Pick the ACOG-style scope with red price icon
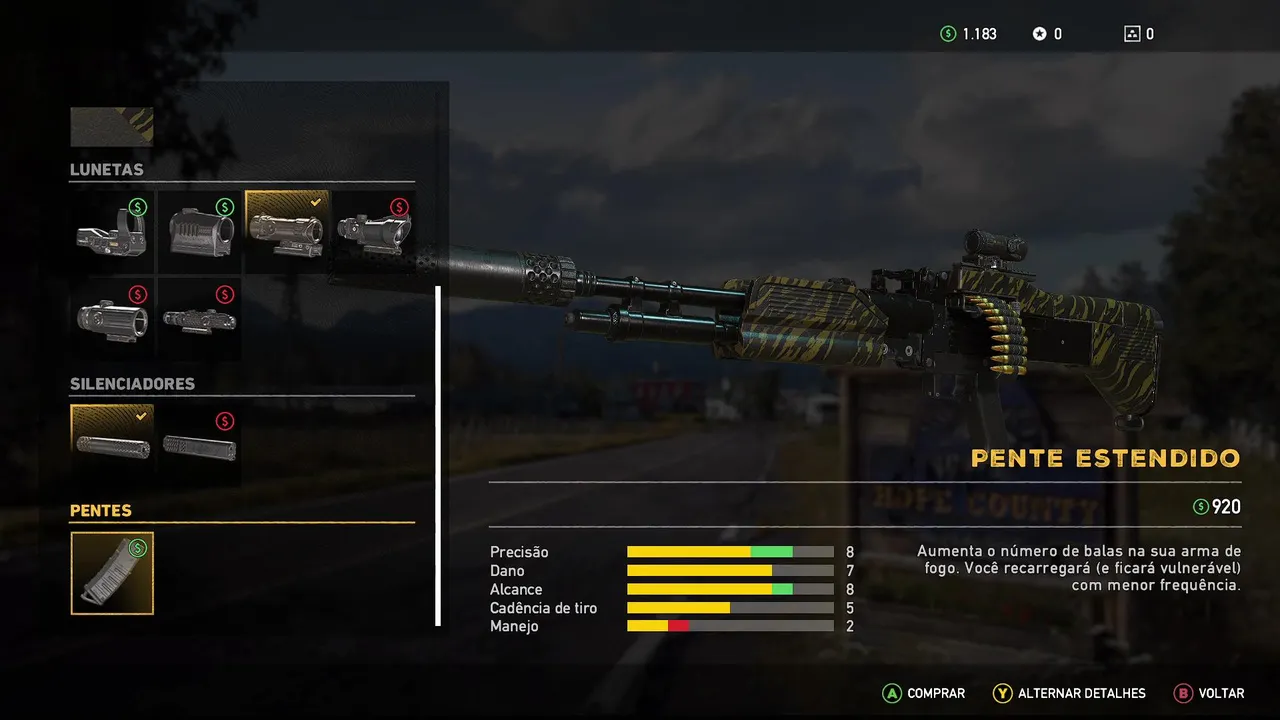 (373, 232)
